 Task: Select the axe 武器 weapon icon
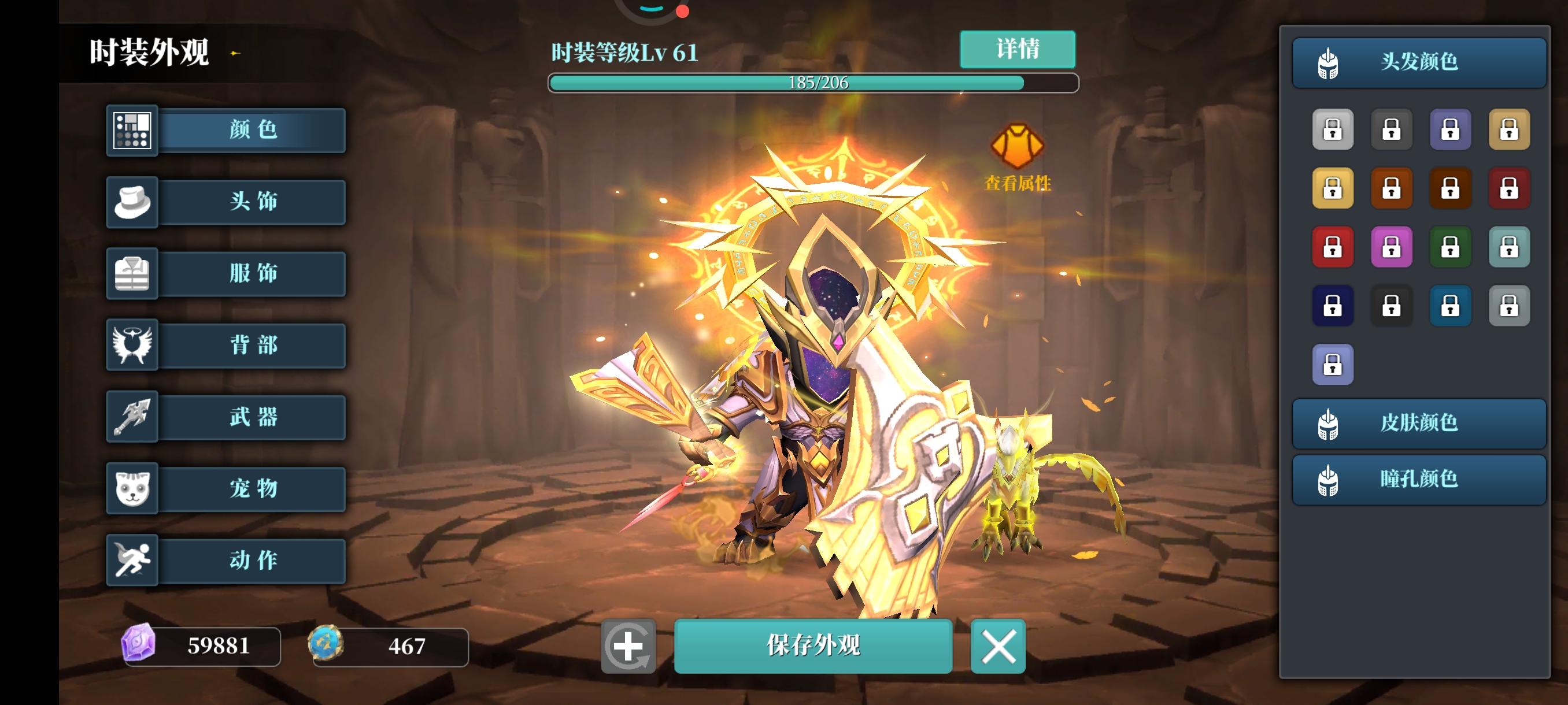coord(131,417)
